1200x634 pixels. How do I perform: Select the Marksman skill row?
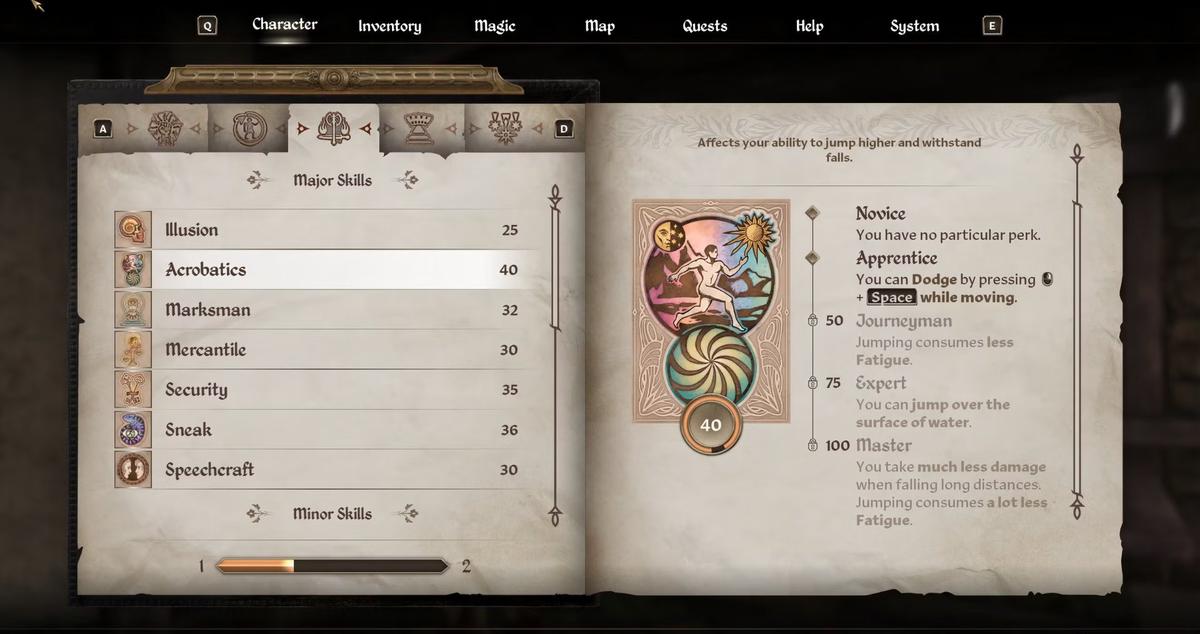point(330,310)
